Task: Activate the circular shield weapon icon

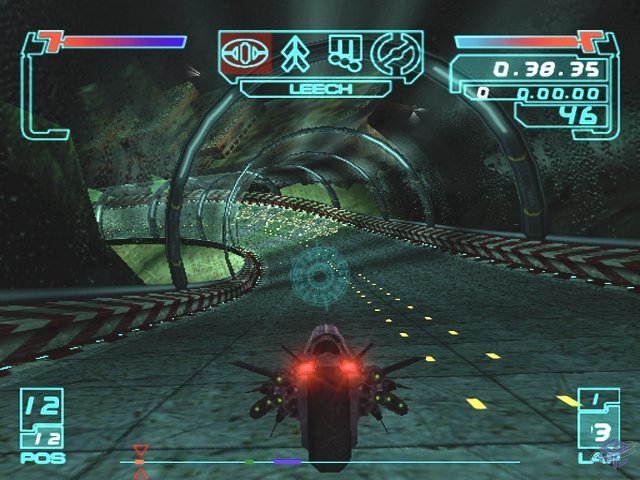Action: click(x=393, y=54)
